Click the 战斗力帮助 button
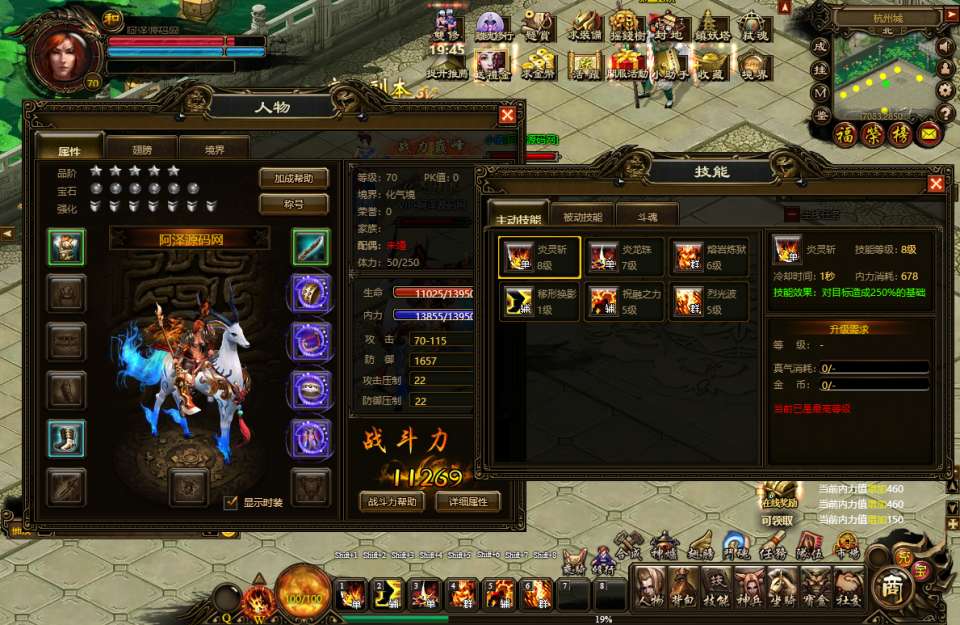The image size is (960, 625). [x=391, y=502]
